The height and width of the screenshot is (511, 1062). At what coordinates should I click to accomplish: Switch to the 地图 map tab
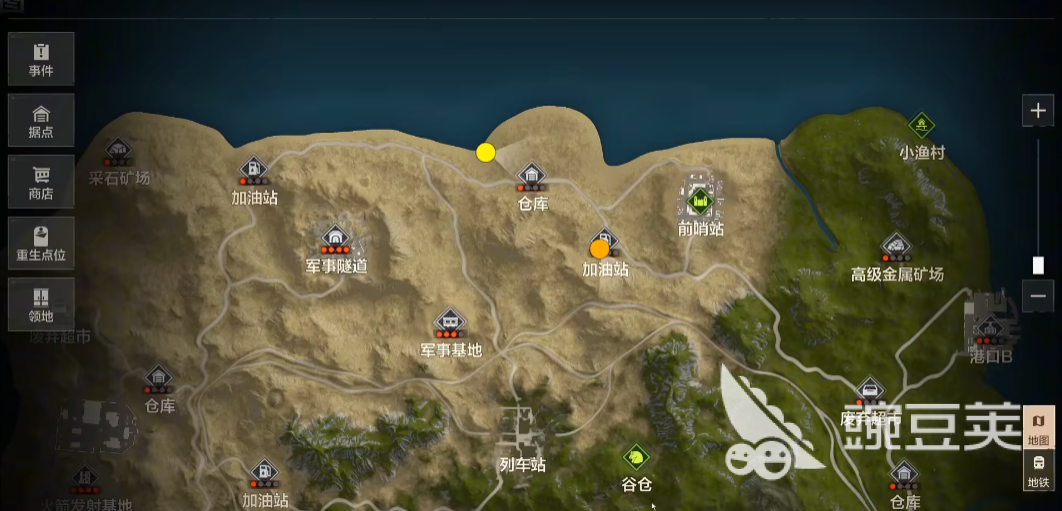[1038, 428]
